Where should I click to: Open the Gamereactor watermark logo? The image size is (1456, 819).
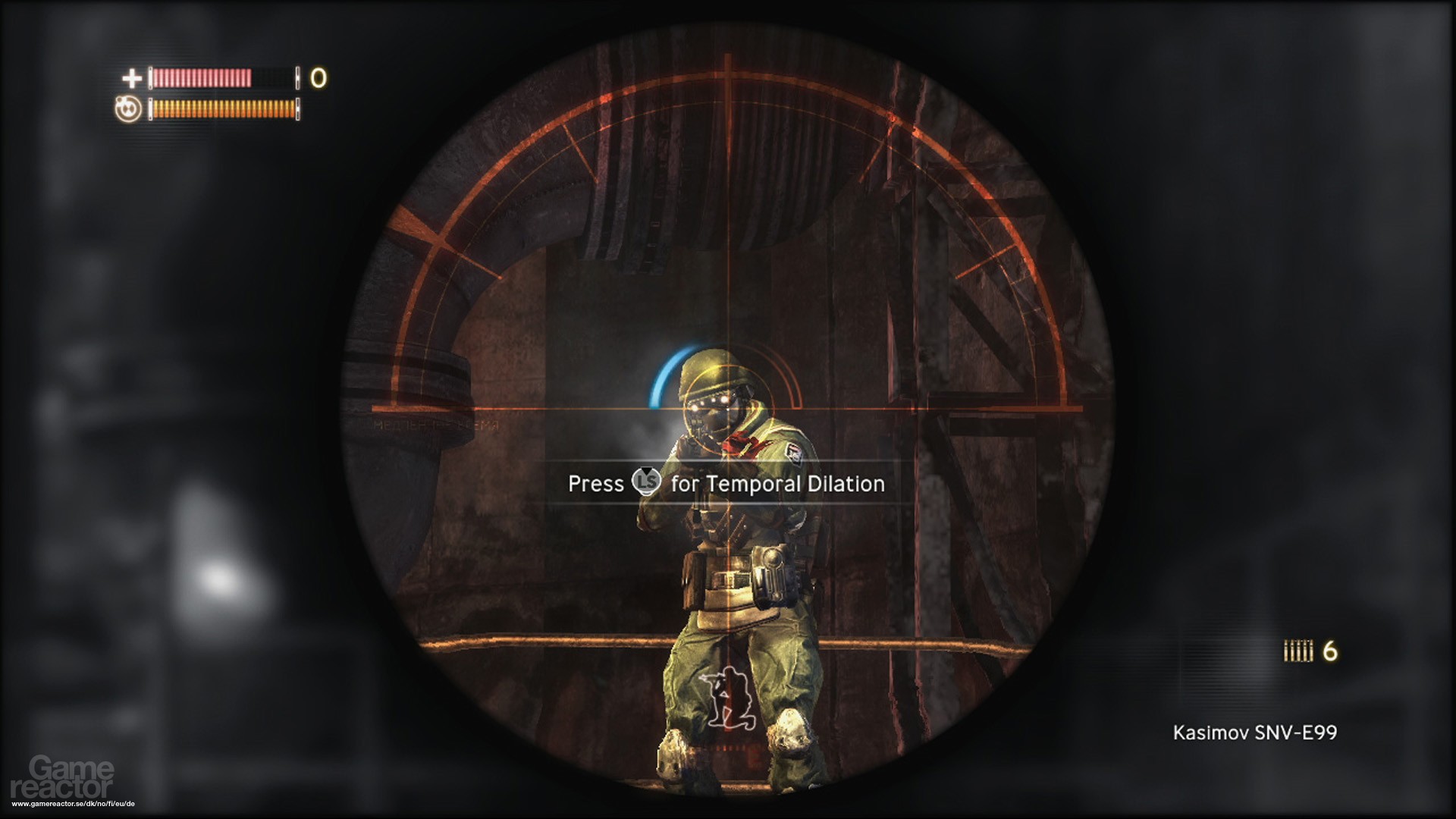[x=72, y=778]
